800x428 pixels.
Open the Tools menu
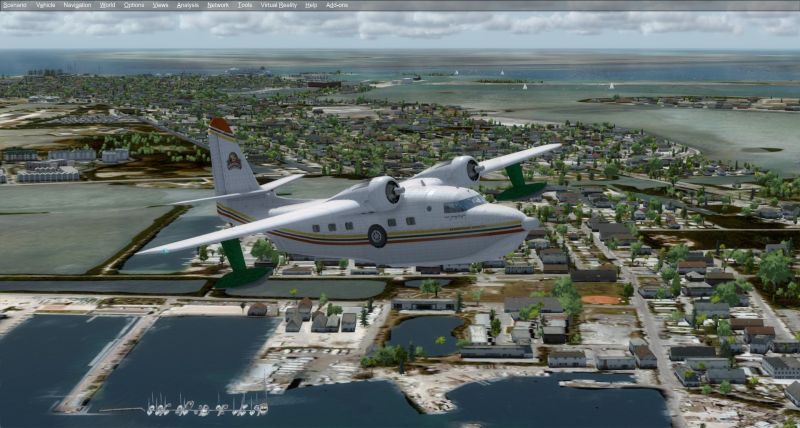[x=245, y=5]
